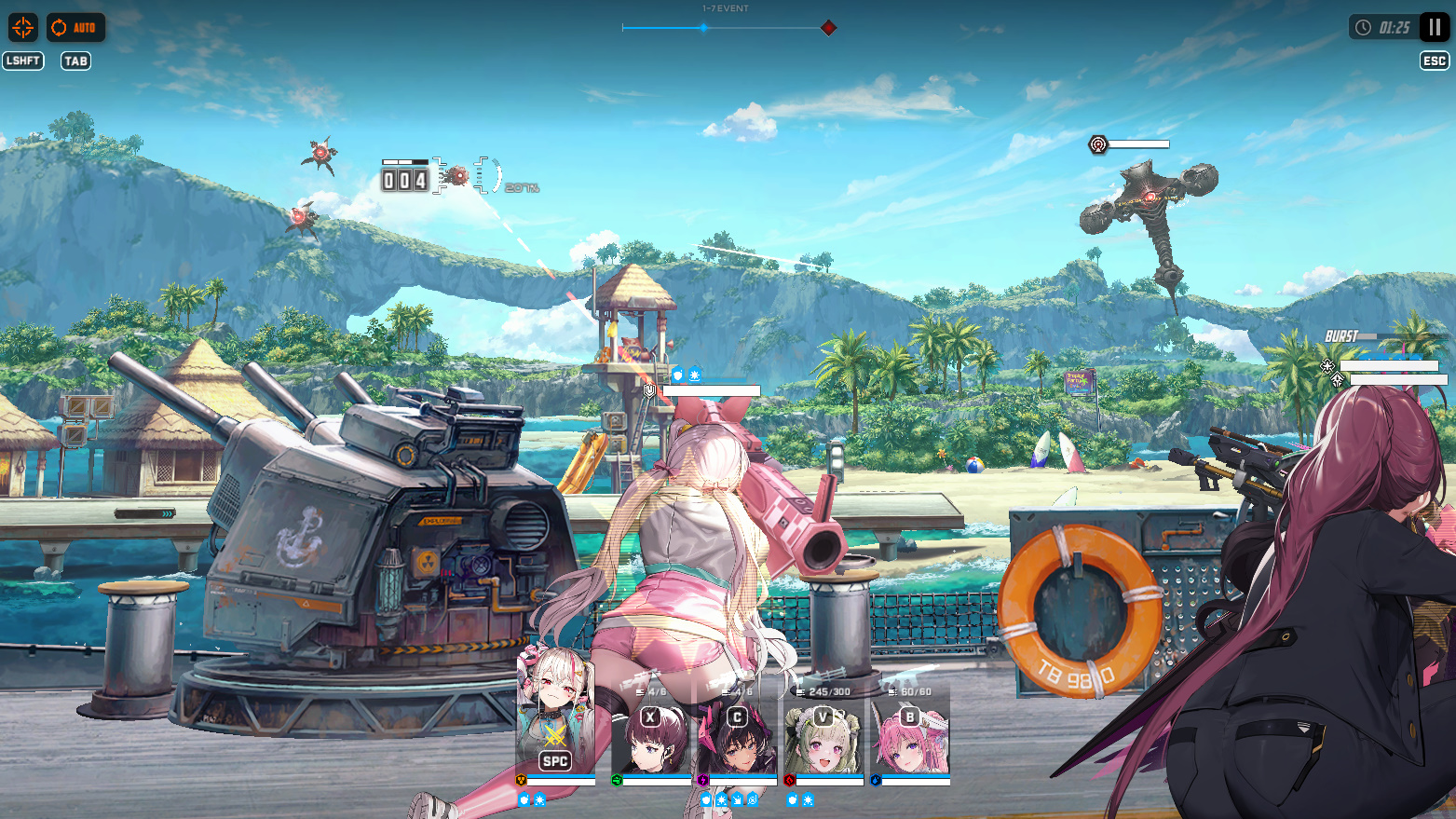Switch to the blonde maid character portrait
This screenshot has height=819, width=1456.
(x=823, y=741)
